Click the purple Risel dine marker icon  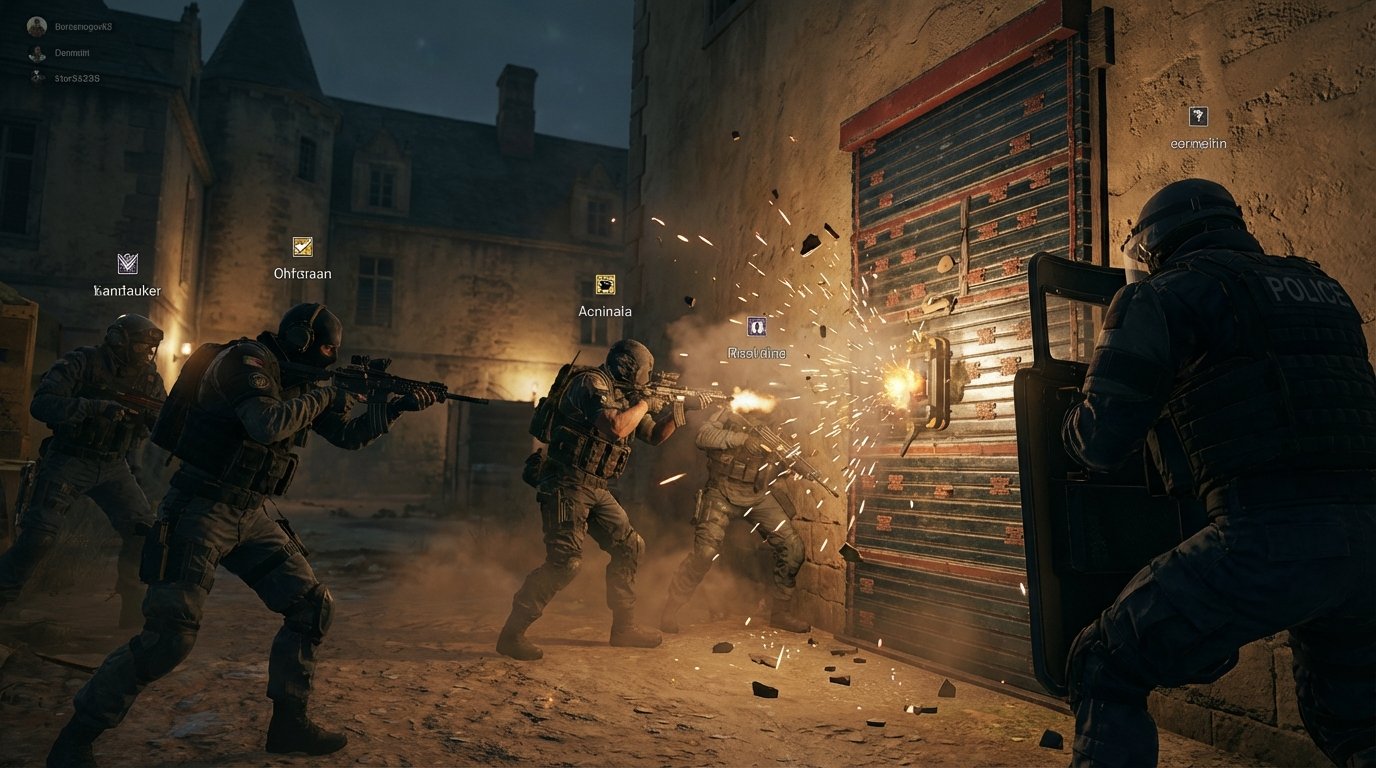pos(757,326)
